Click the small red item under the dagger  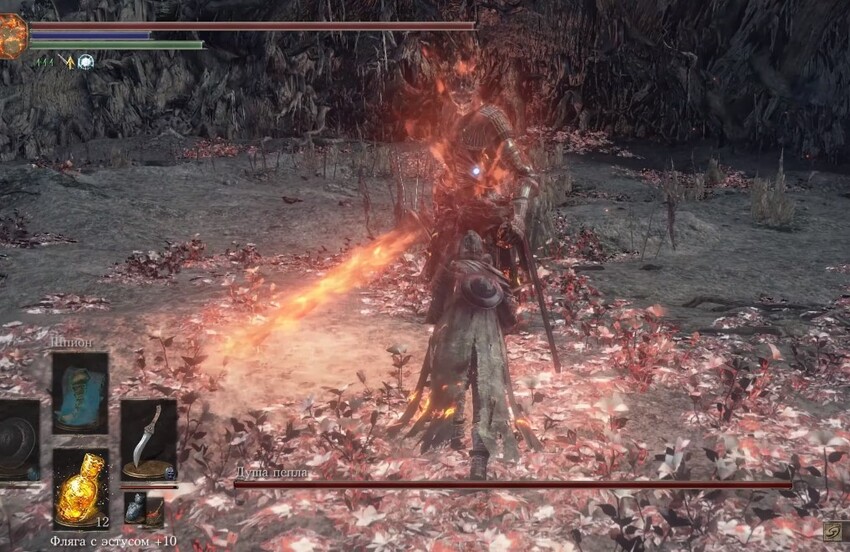point(153,511)
